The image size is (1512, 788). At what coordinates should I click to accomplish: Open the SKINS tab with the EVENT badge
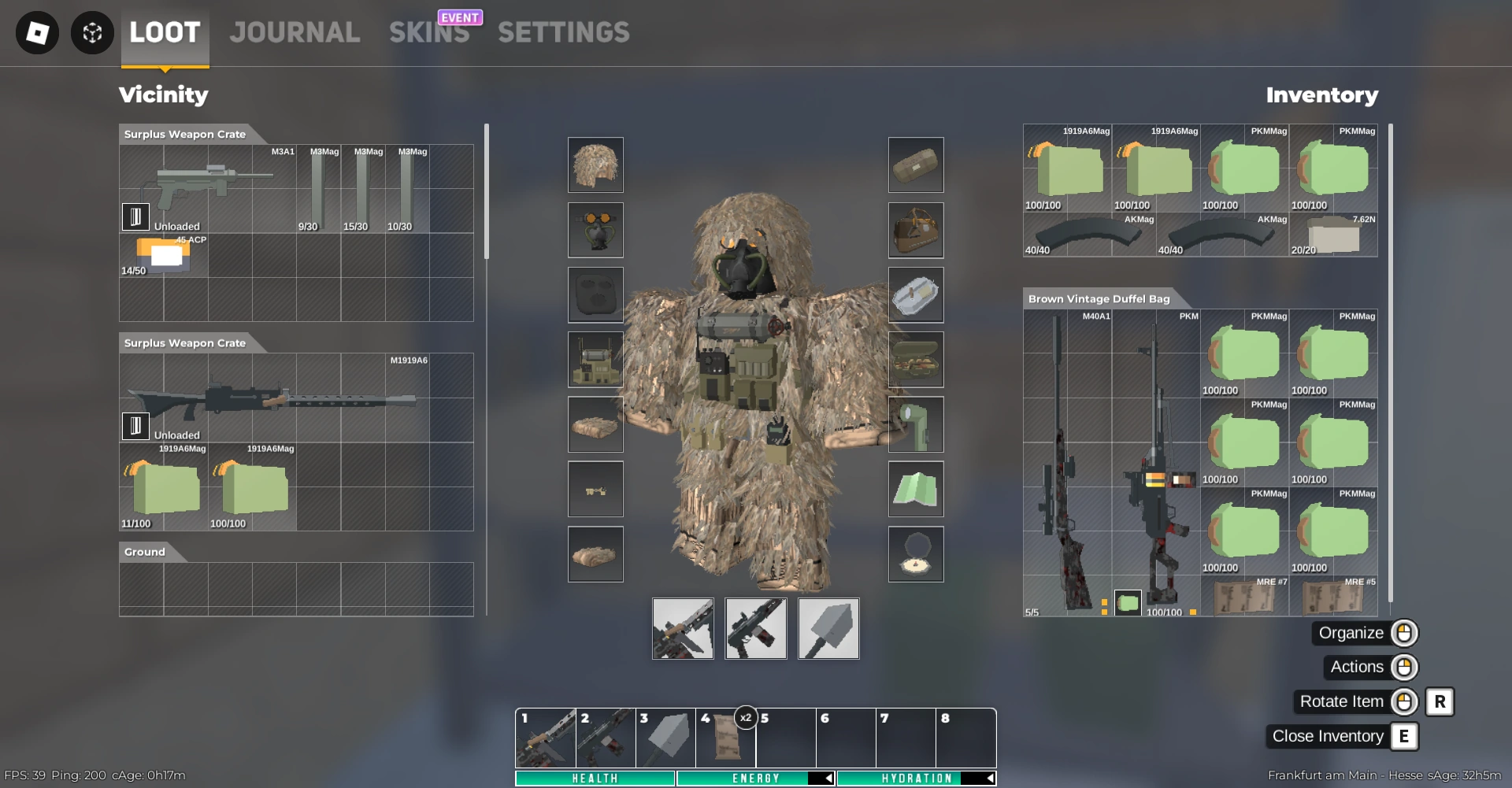pos(428,33)
